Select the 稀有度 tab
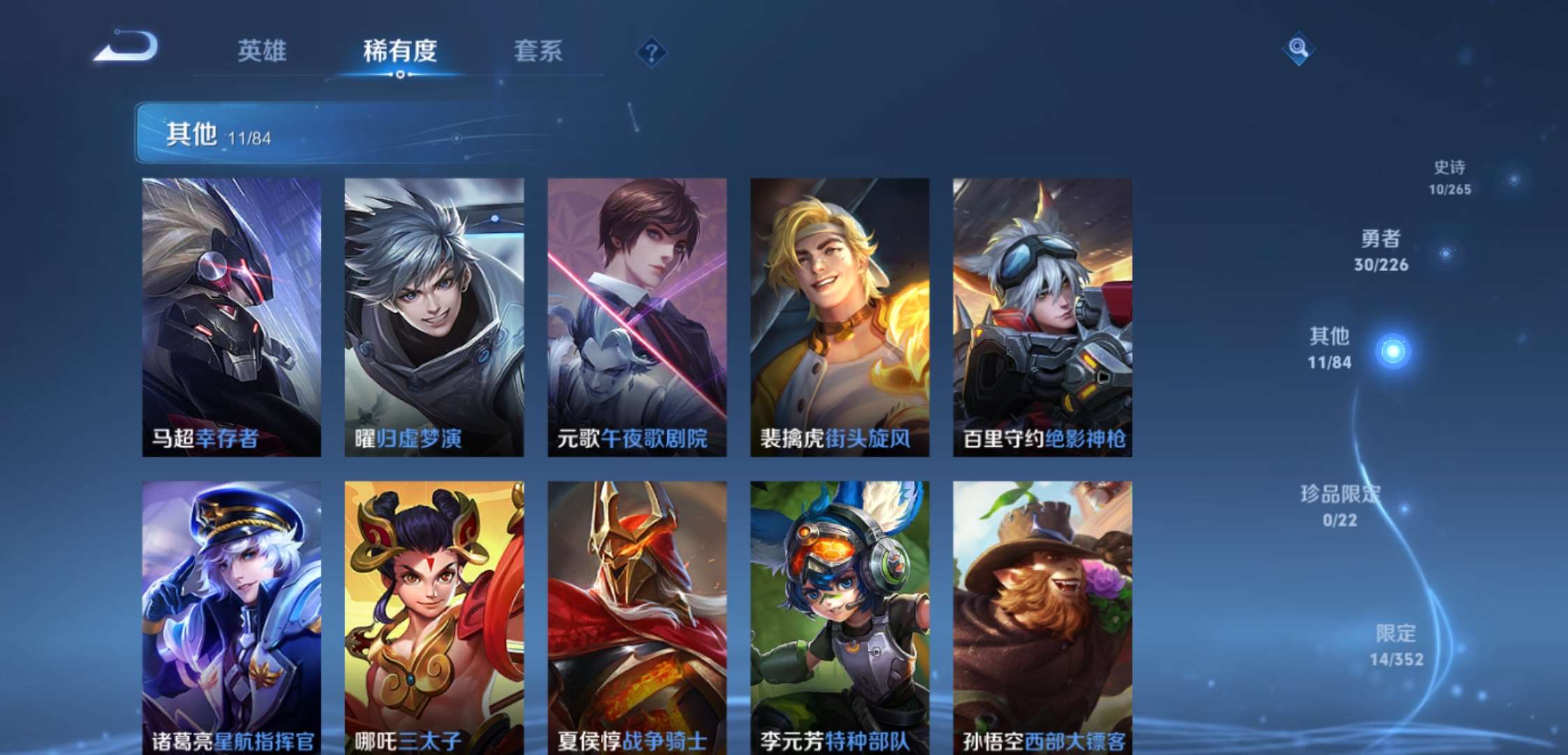This screenshot has height=755, width=1568. pyautogui.click(x=400, y=52)
